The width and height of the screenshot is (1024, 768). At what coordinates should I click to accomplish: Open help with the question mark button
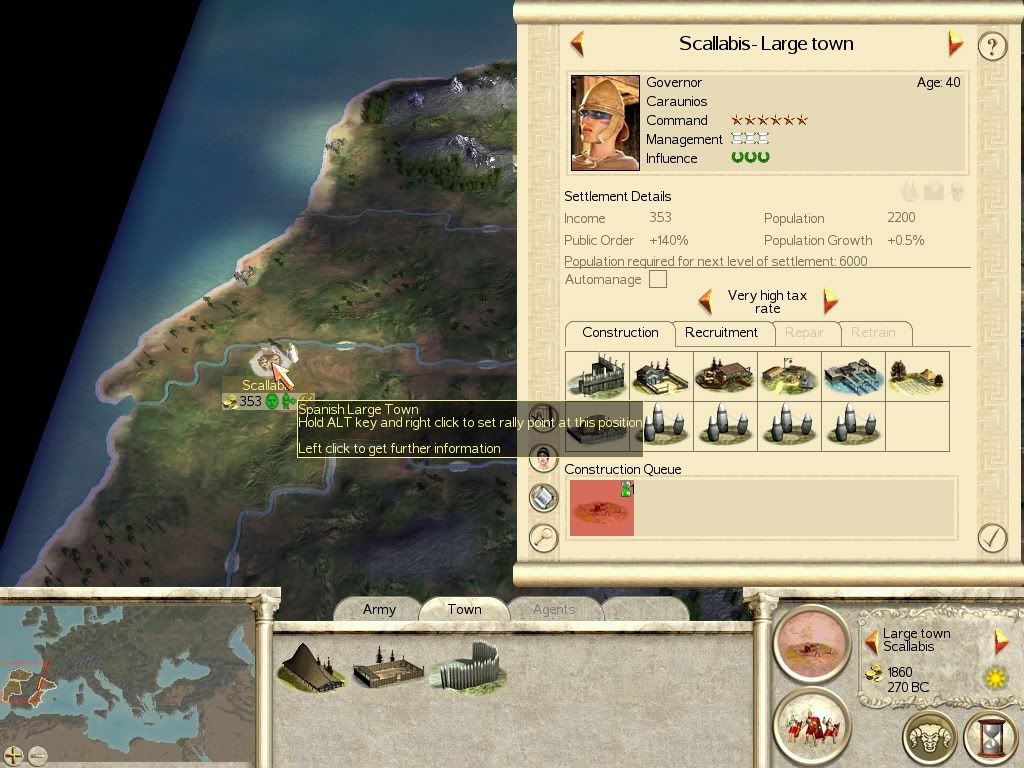coord(991,46)
